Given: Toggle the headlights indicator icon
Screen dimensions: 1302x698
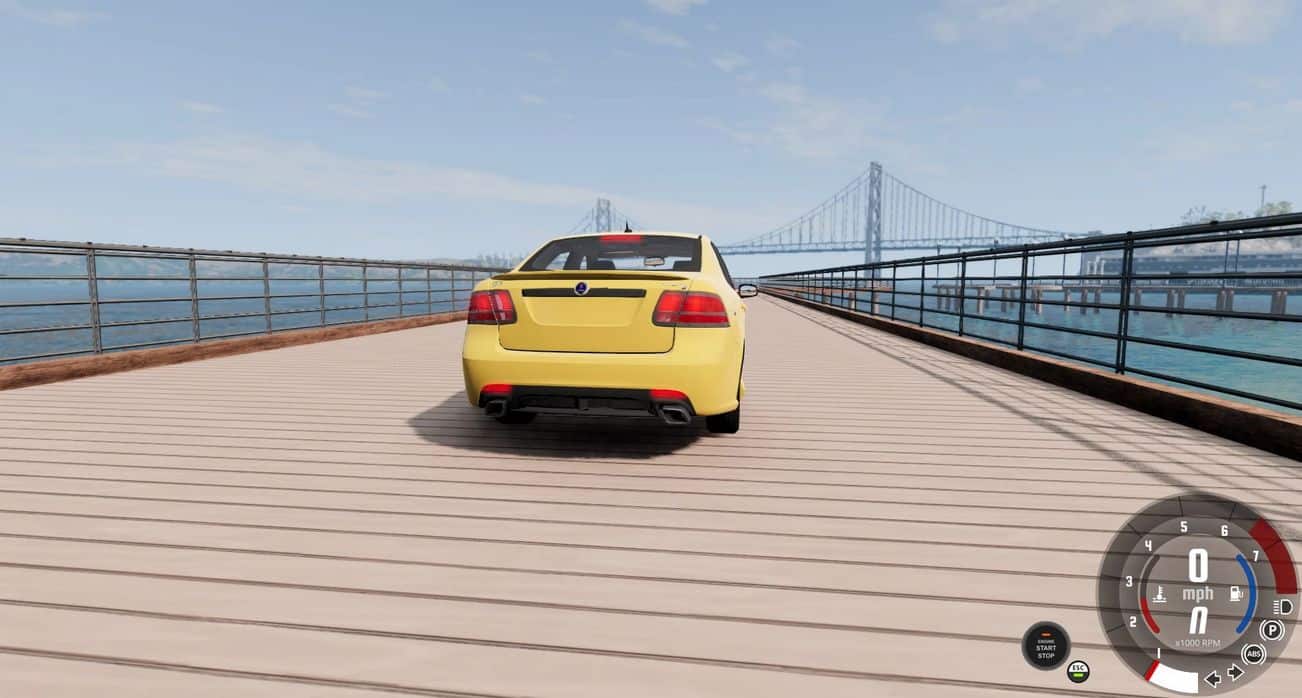Looking at the screenshot, I should 1282,607.
